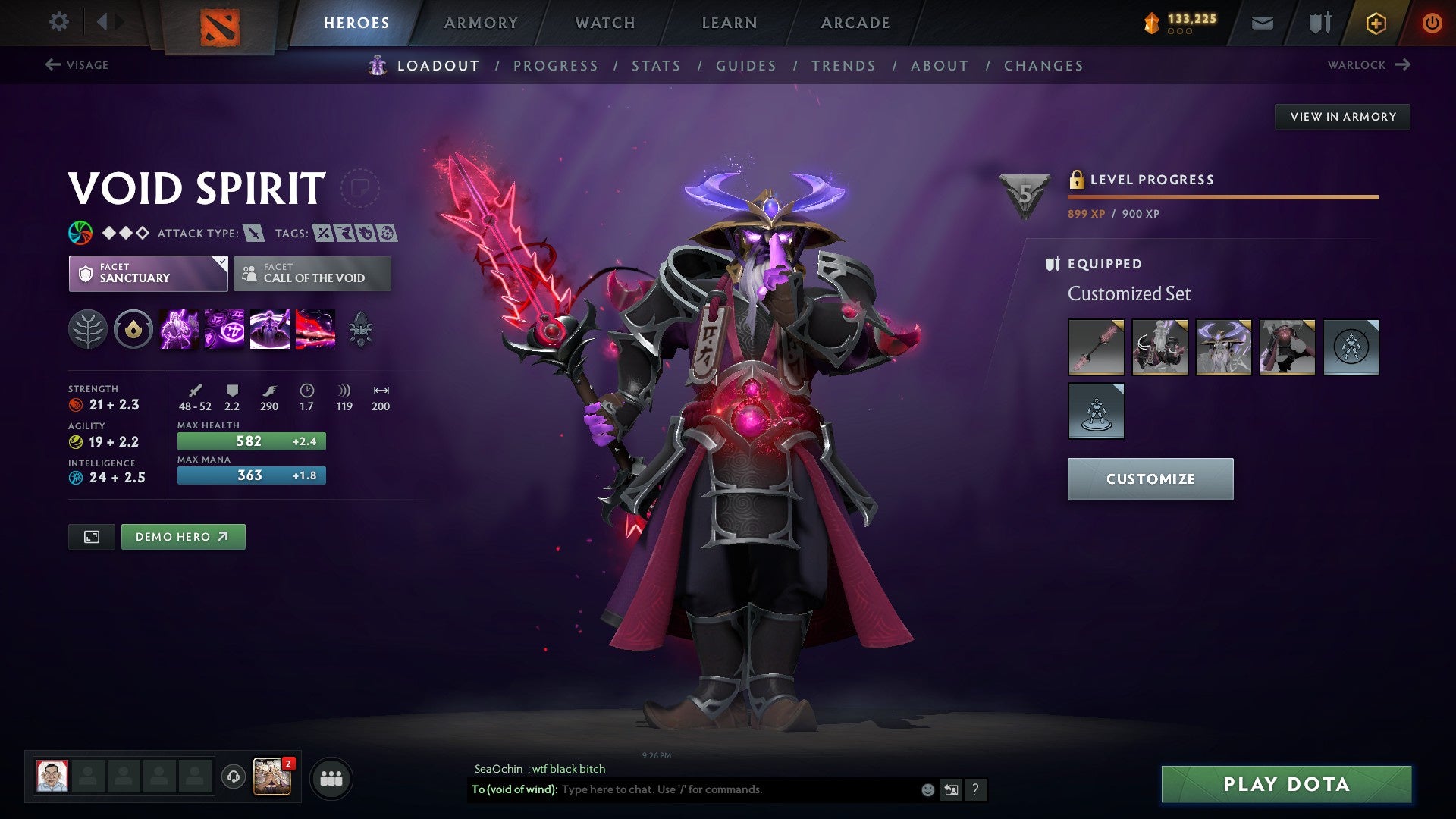
Task: Return to Visage via left arrow
Action: pyautogui.click(x=52, y=64)
